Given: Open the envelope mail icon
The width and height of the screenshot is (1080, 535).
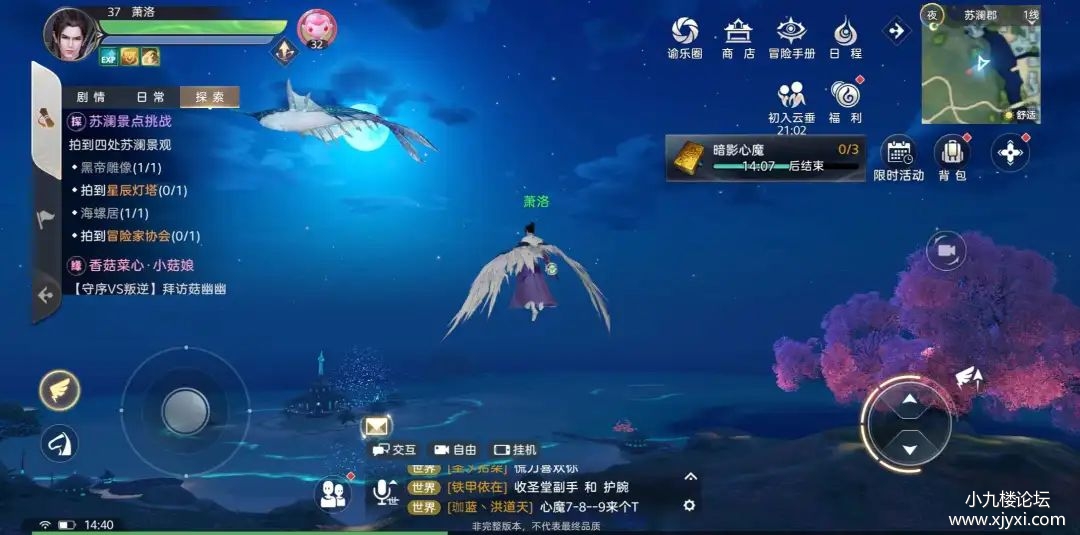Looking at the screenshot, I should click(376, 427).
